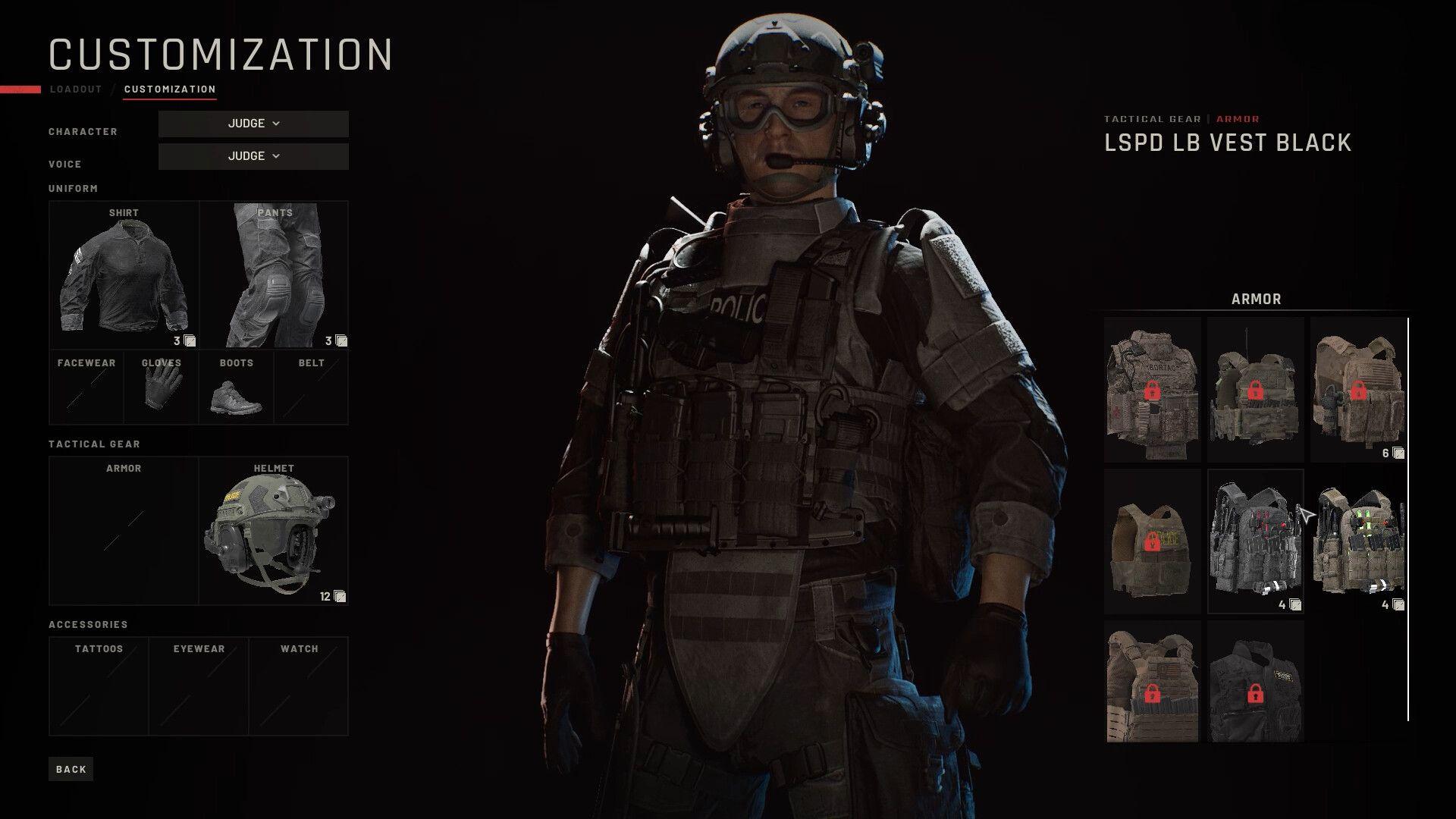Select the Watch accessory slot
Image resolution: width=1456 pixels, height=819 pixels.
299,686
